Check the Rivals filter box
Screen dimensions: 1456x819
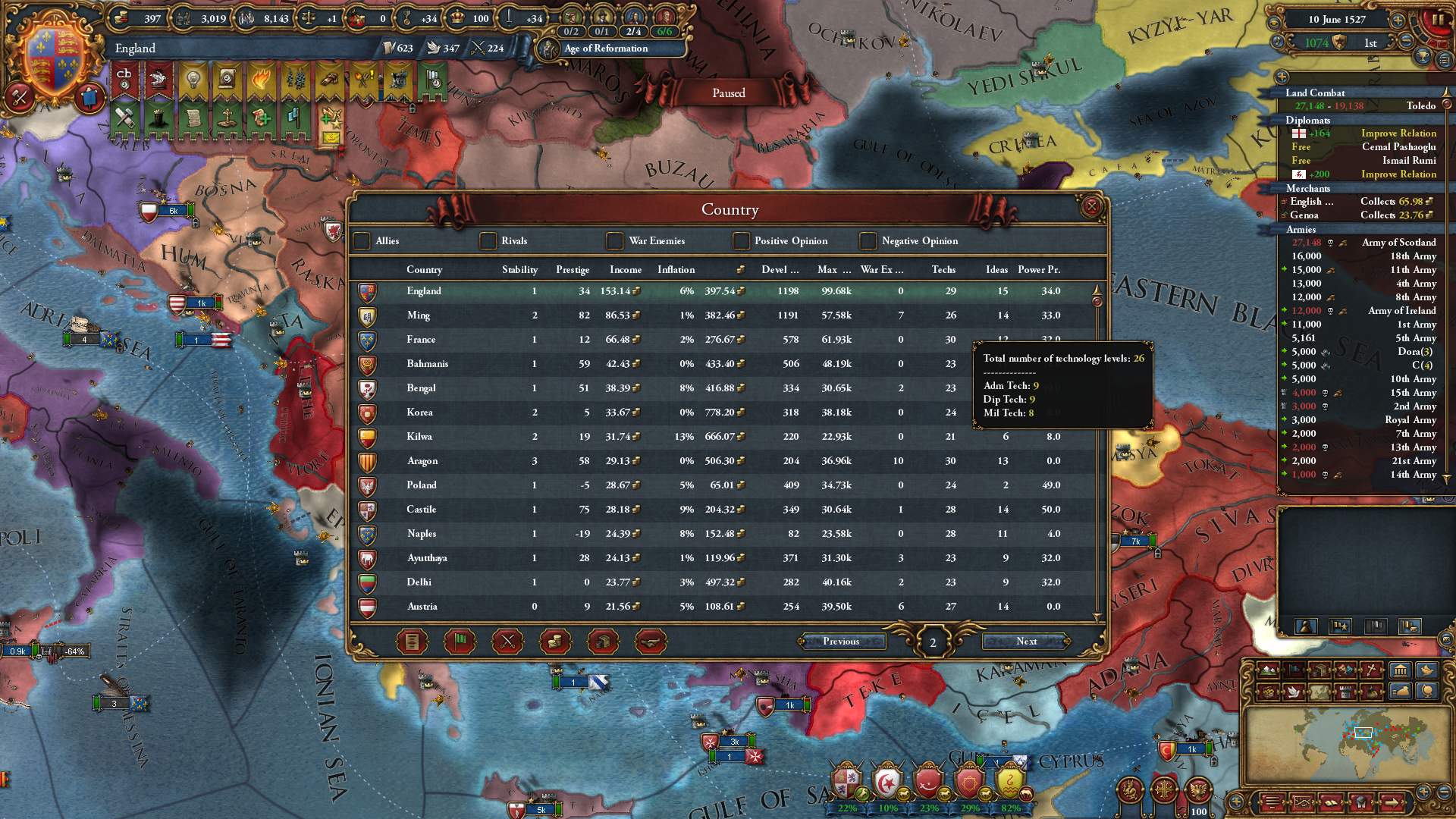(488, 241)
